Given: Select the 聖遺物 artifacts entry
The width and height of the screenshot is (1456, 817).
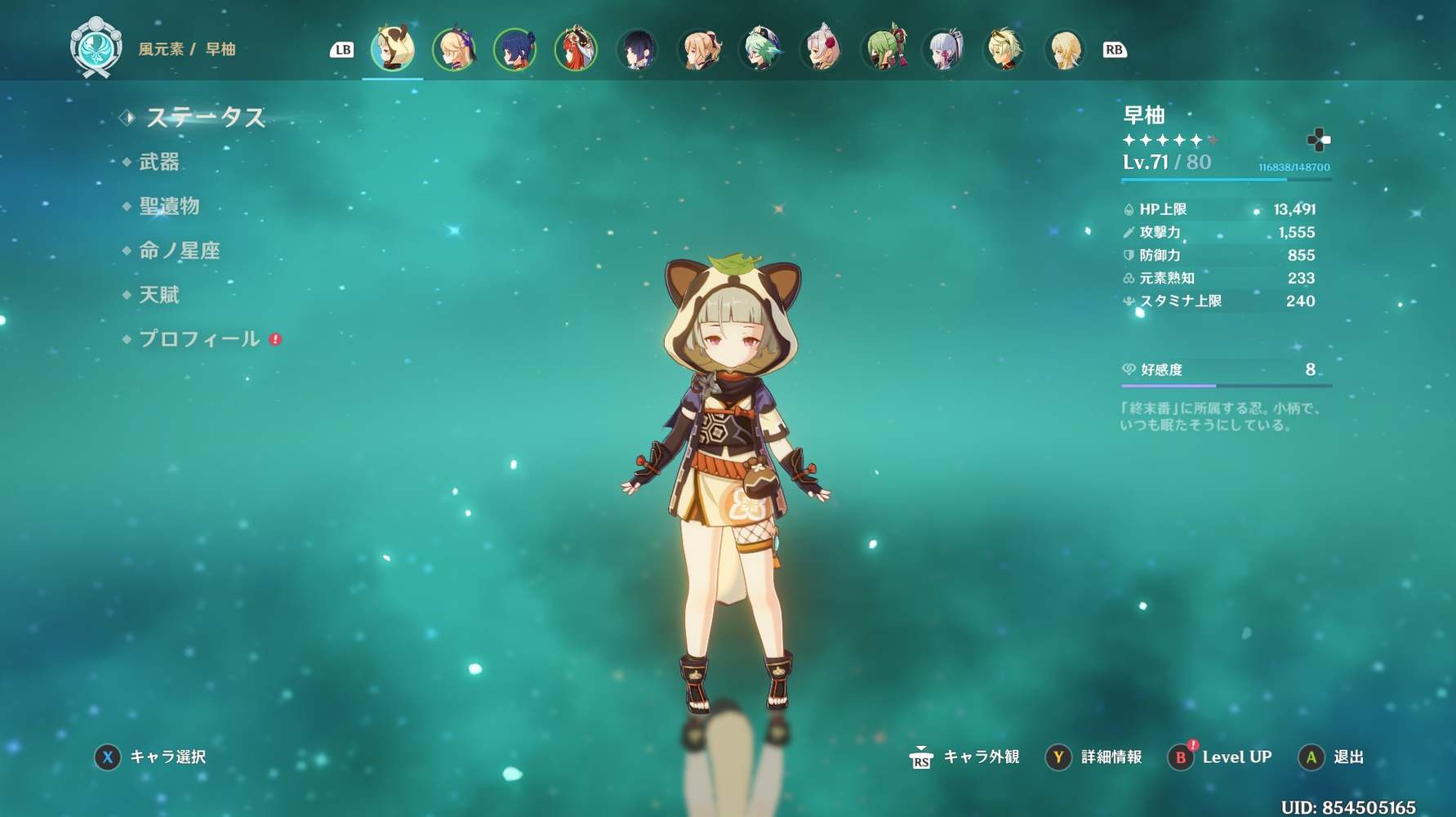Looking at the screenshot, I should click(169, 206).
